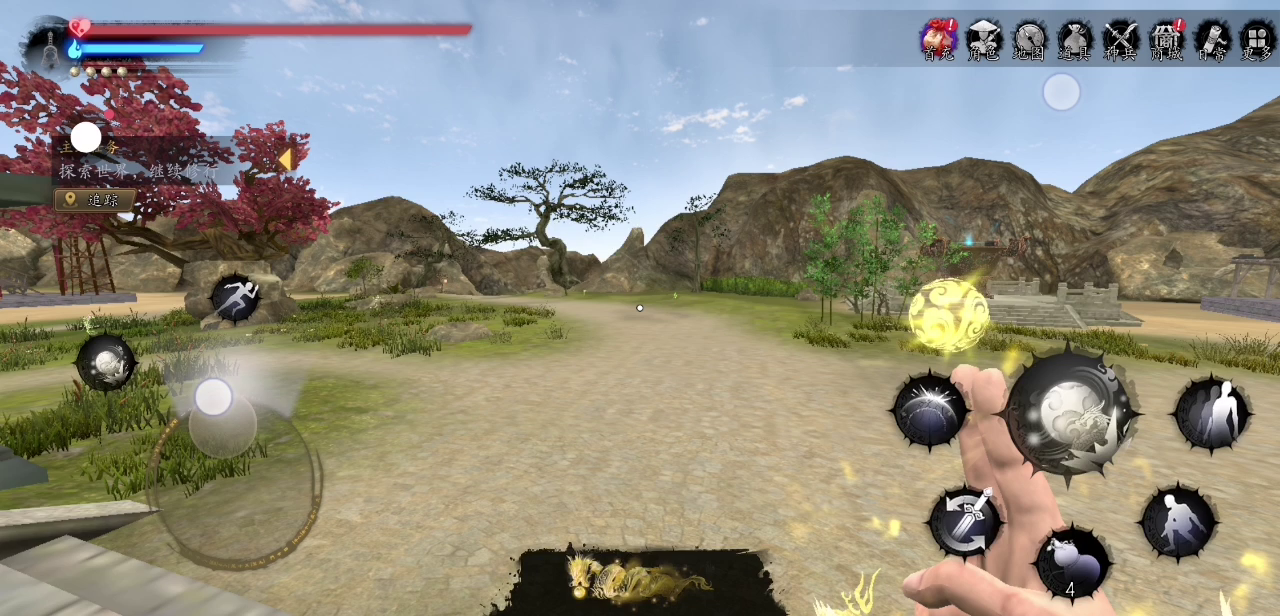Tap the crouching figure skill button
Image resolution: width=1280 pixels, height=616 pixels.
point(1179,521)
